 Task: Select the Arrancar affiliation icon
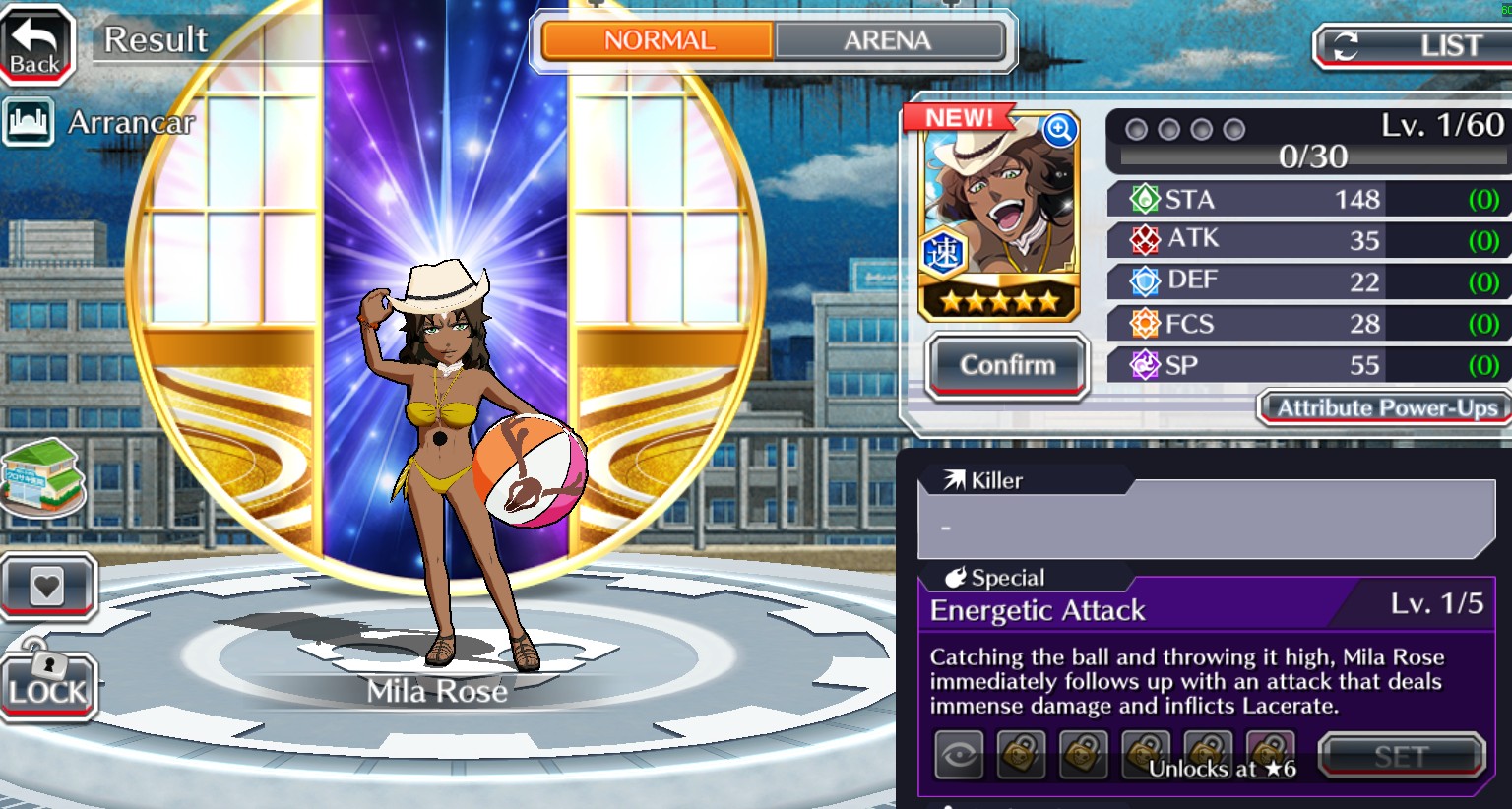[28, 122]
